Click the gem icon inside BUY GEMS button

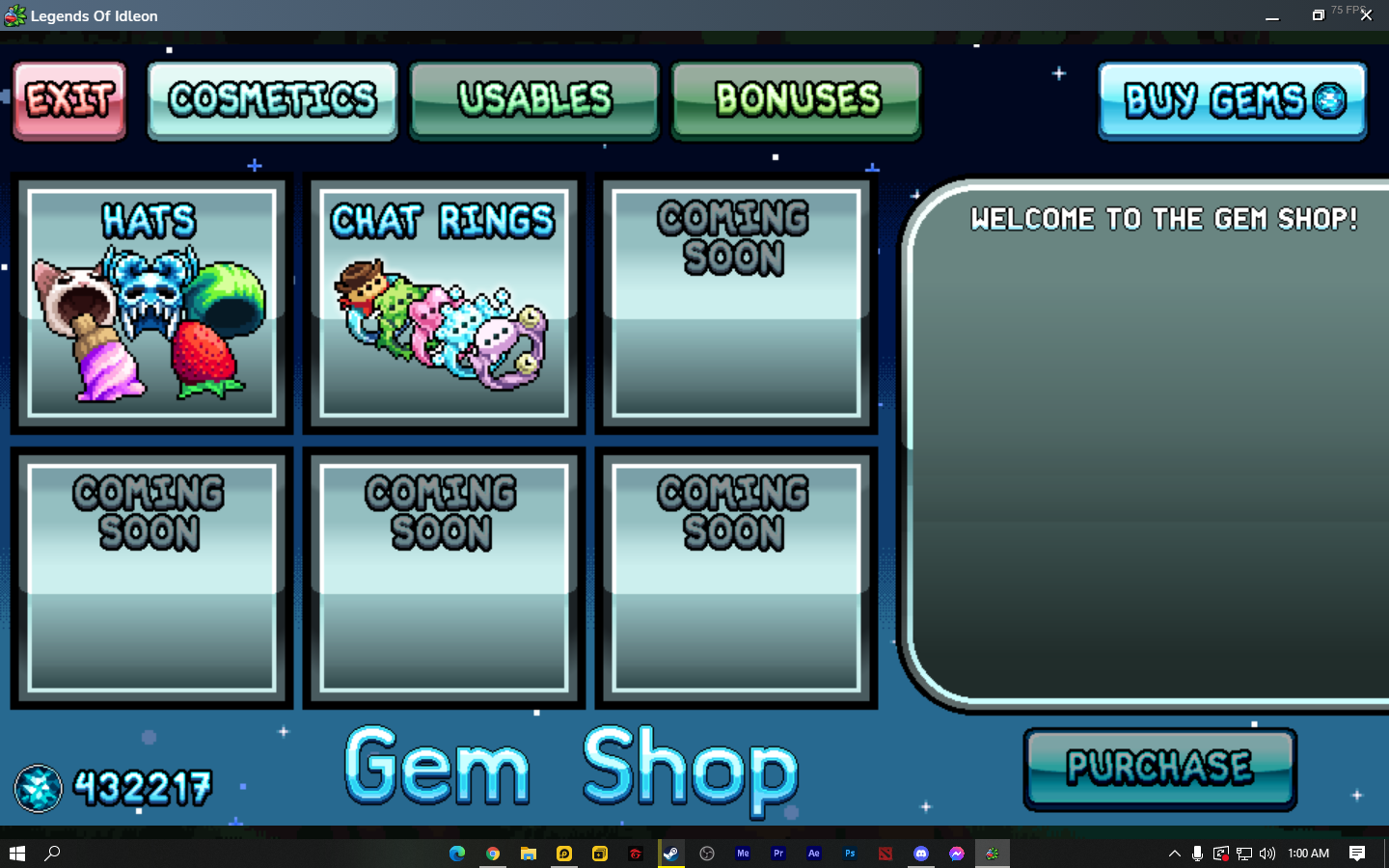pyautogui.click(x=1333, y=100)
